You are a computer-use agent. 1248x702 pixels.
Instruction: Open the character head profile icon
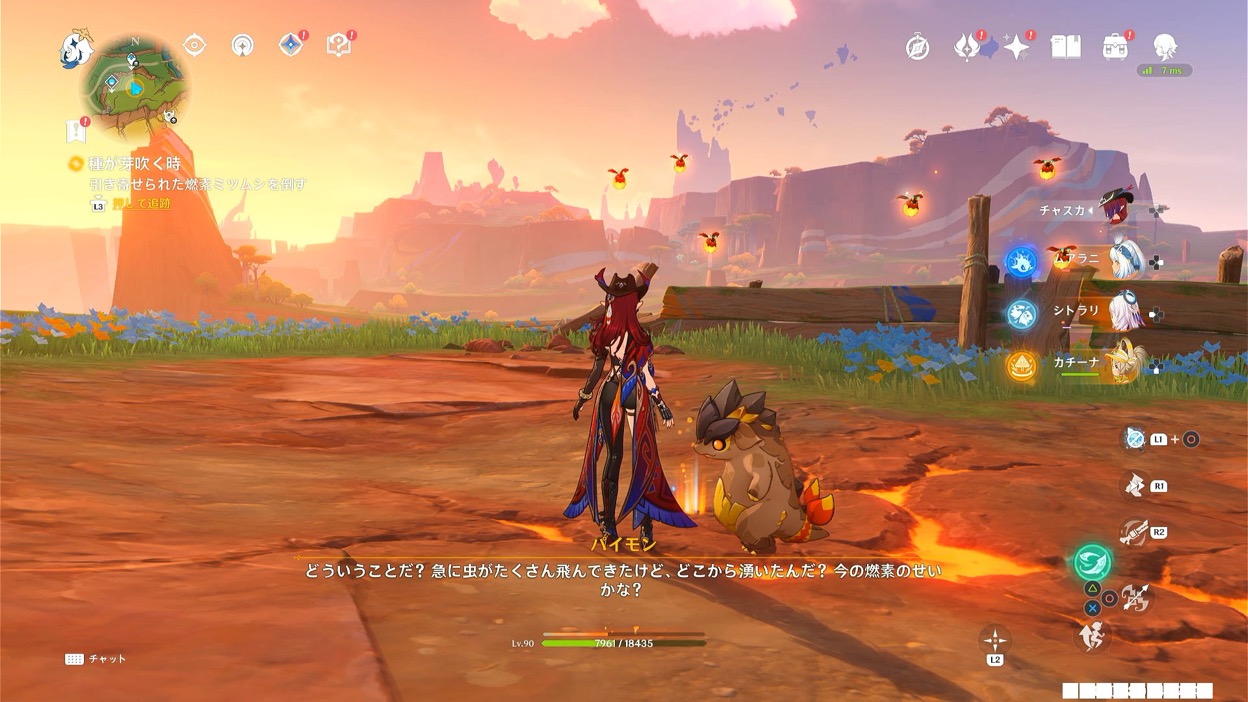pyautogui.click(x=1164, y=46)
